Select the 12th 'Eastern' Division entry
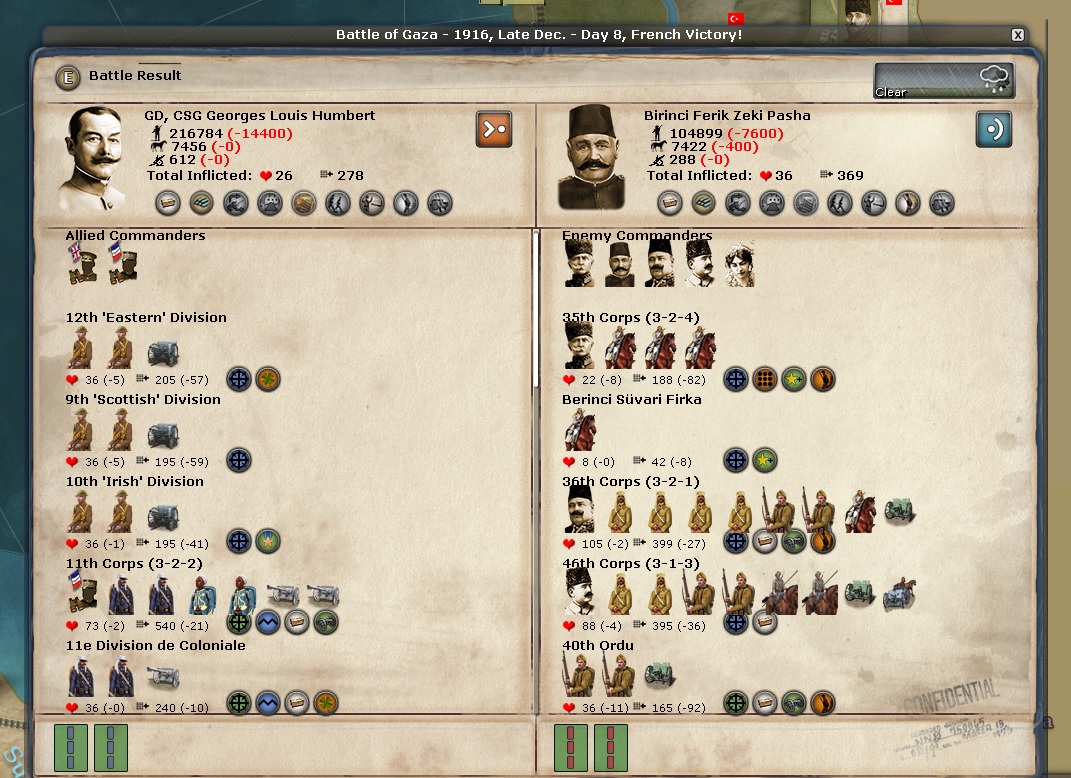Screen dimensions: 1071x778 pyautogui.click(x=146, y=318)
